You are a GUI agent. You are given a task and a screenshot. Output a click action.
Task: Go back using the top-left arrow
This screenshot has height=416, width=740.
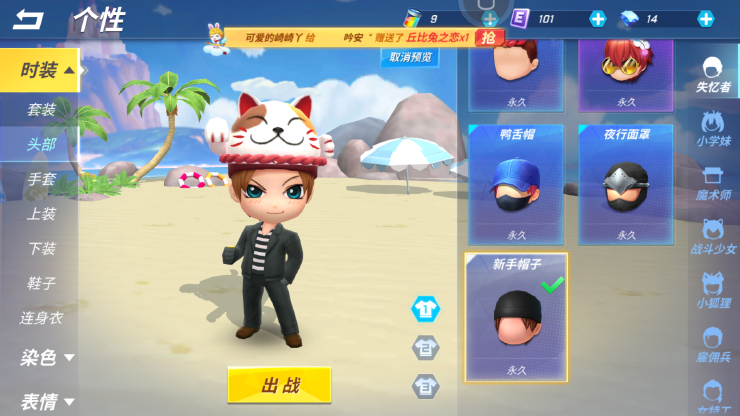coord(29,19)
